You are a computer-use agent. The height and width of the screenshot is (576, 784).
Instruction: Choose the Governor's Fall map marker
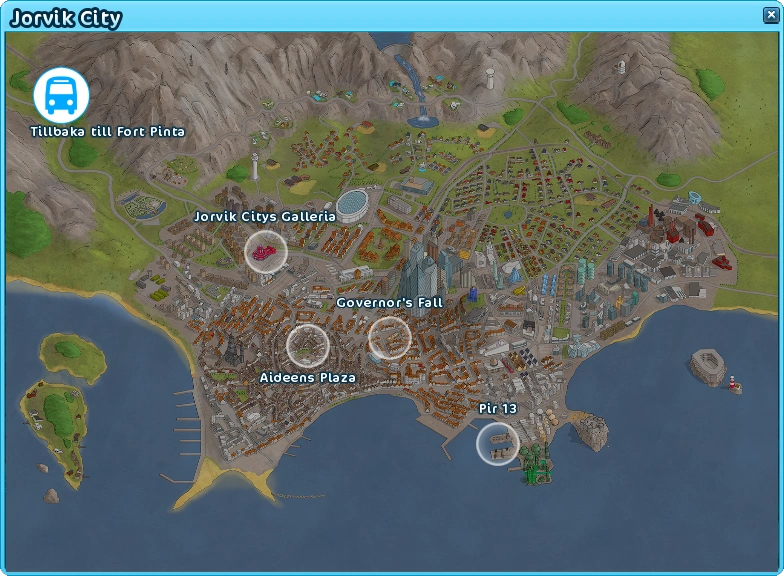[x=389, y=338]
